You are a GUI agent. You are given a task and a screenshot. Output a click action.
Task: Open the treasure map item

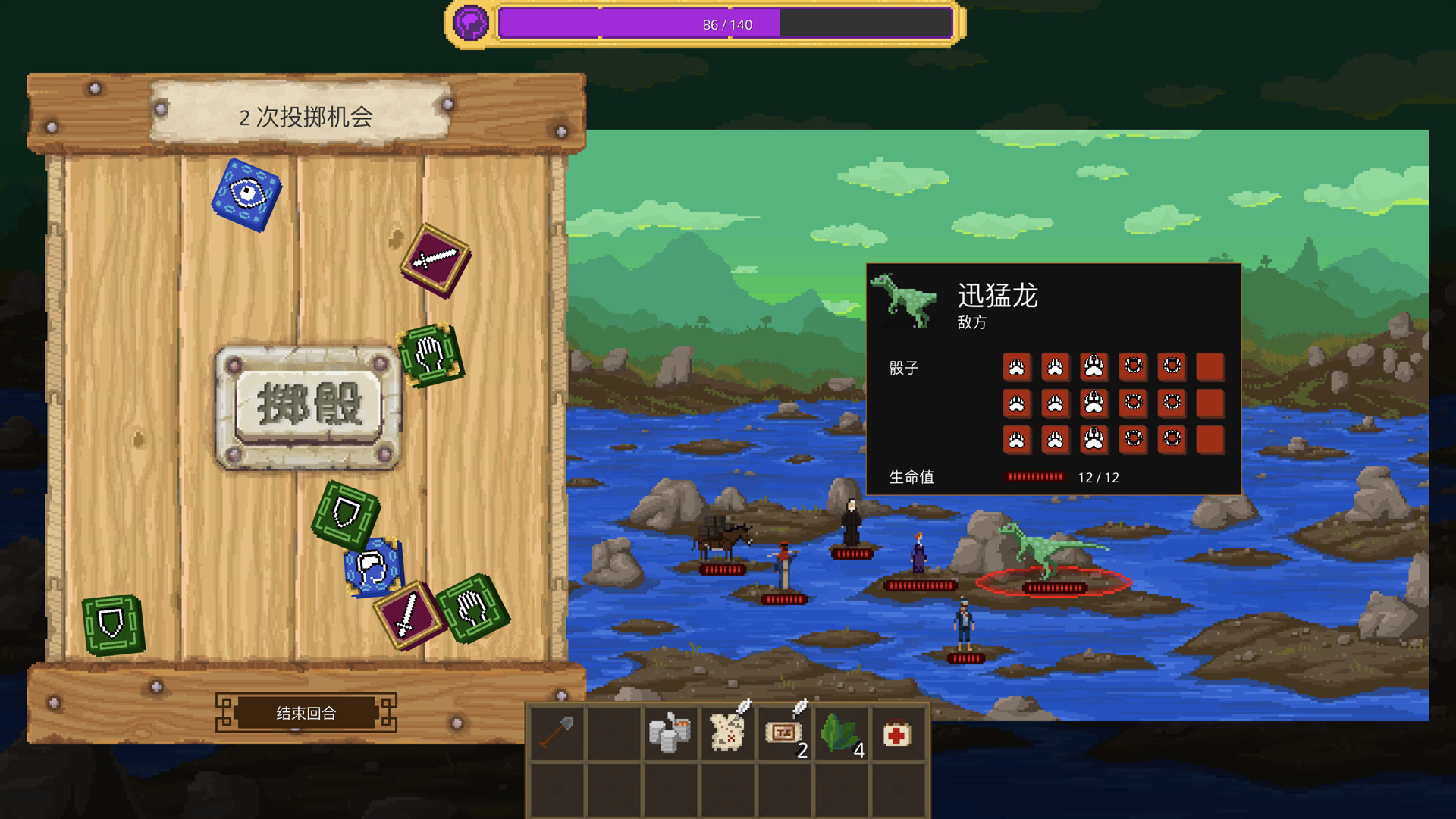pyautogui.click(x=727, y=732)
